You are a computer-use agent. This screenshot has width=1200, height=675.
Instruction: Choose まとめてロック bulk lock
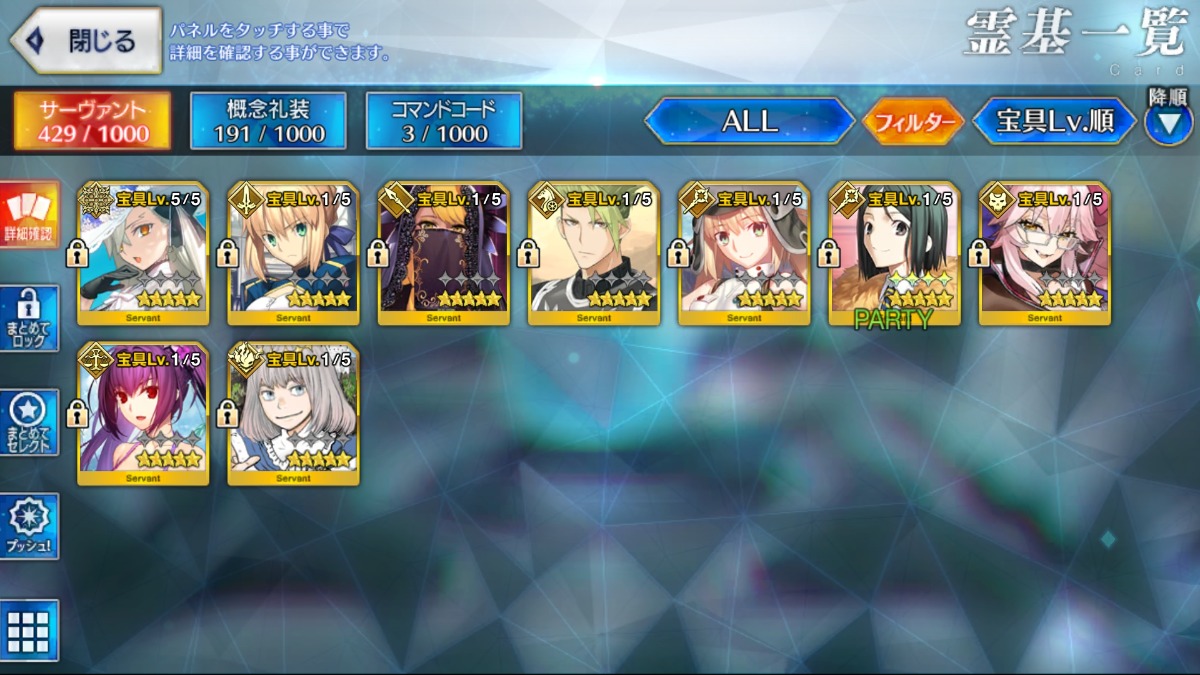[x=29, y=319]
